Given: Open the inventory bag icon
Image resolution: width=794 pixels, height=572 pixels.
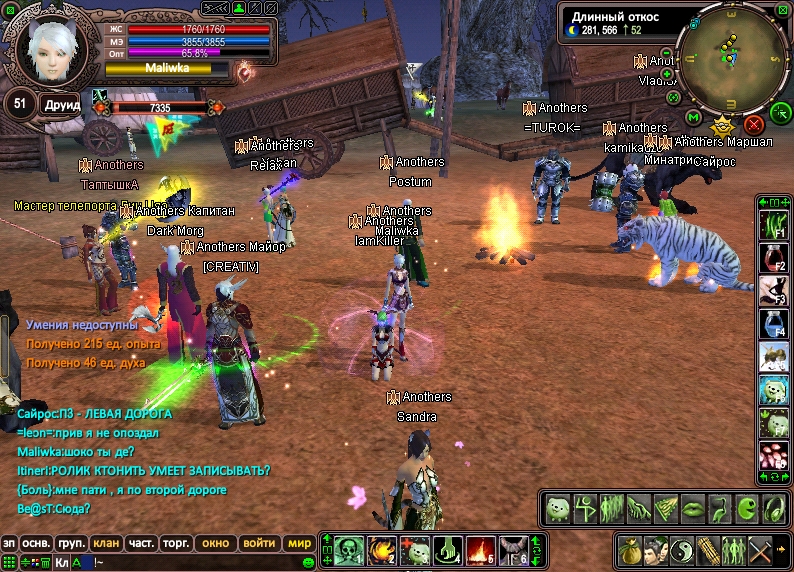Looking at the screenshot, I should 632,550.
